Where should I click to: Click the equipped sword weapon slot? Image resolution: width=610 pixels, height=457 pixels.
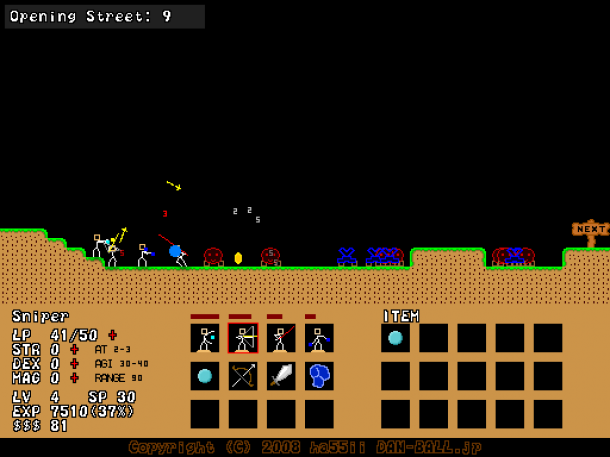coord(281,376)
